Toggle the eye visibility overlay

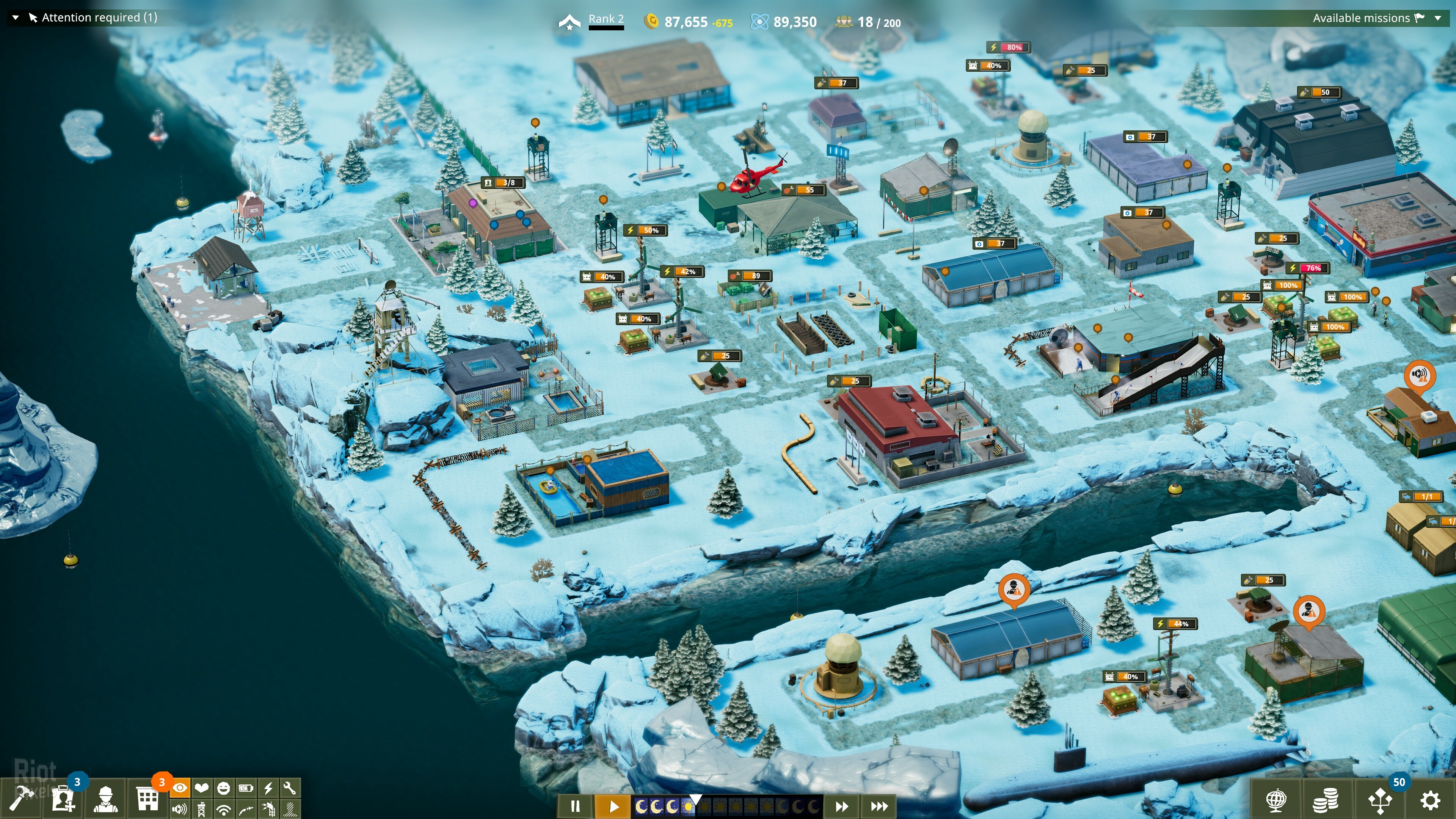[x=180, y=788]
